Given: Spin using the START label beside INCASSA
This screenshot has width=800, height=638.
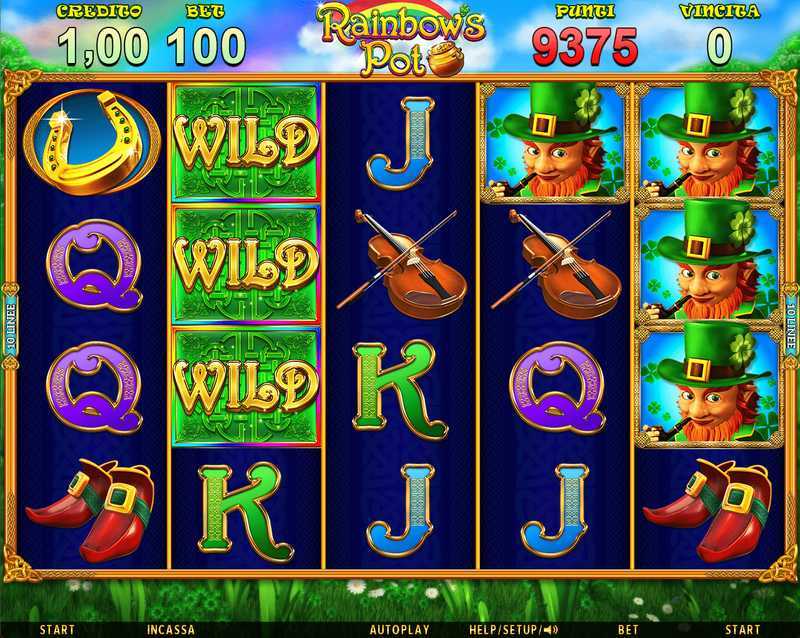Looking at the screenshot, I should (56, 630).
